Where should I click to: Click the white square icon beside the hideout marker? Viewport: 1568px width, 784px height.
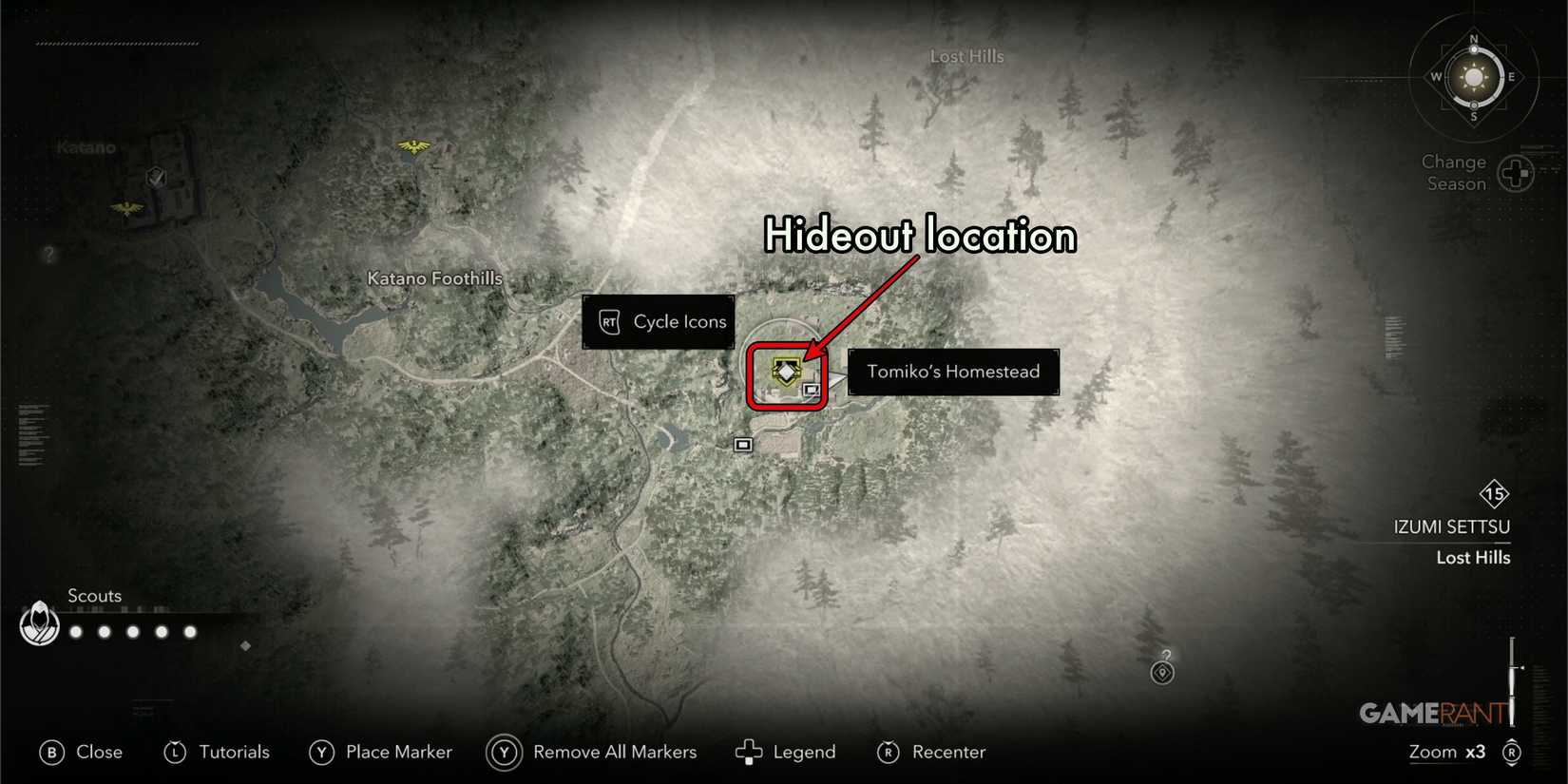[x=811, y=389]
